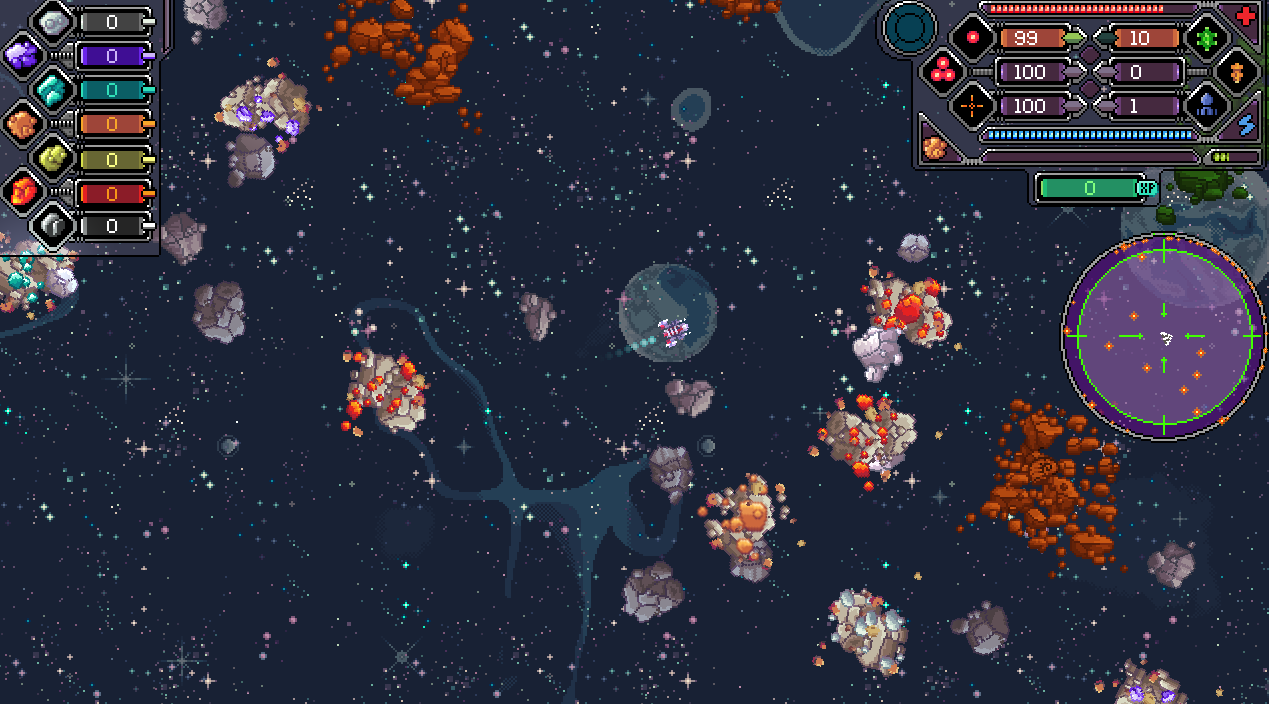Select the orange ore resource icon
The height and width of the screenshot is (704, 1269).
[22, 123]
